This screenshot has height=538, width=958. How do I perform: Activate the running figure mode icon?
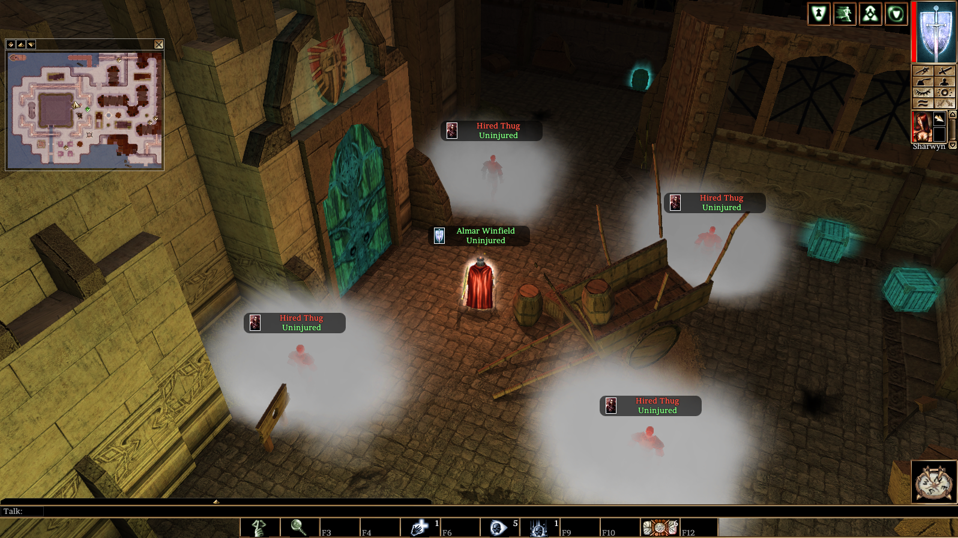[845, 13]
